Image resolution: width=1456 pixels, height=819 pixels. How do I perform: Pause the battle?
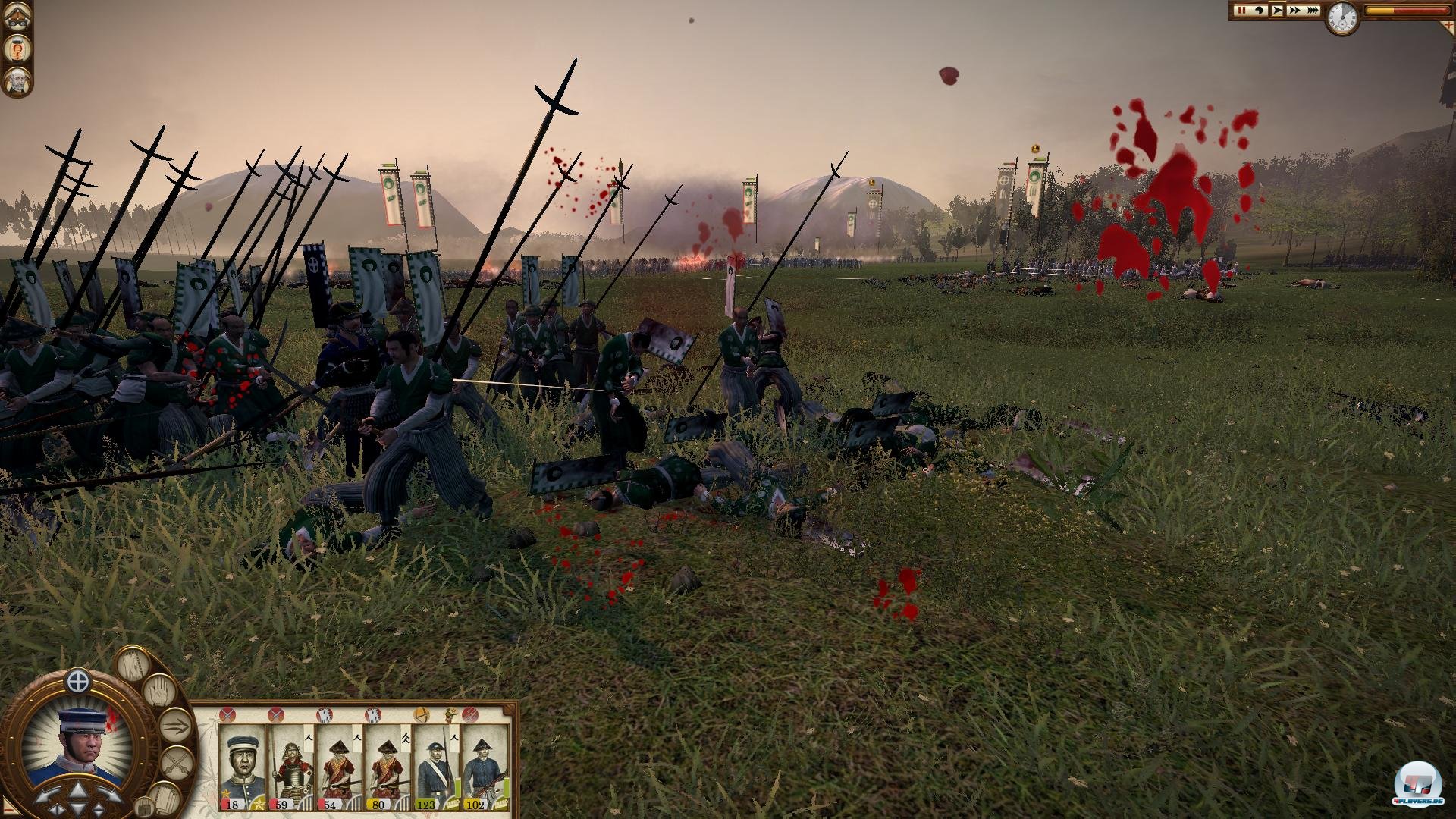click(x=1241, y=11)
